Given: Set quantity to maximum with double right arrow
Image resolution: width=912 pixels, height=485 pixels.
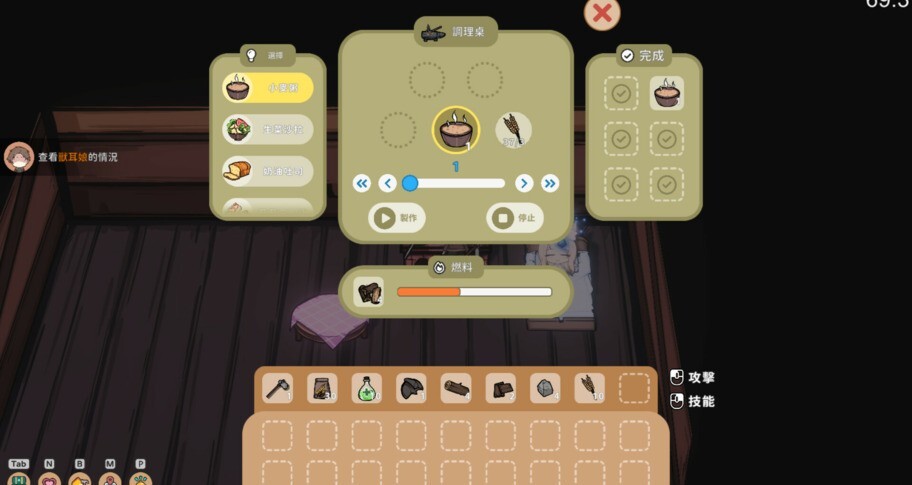Looking at the screenshot, I should [x=549, y=183].
